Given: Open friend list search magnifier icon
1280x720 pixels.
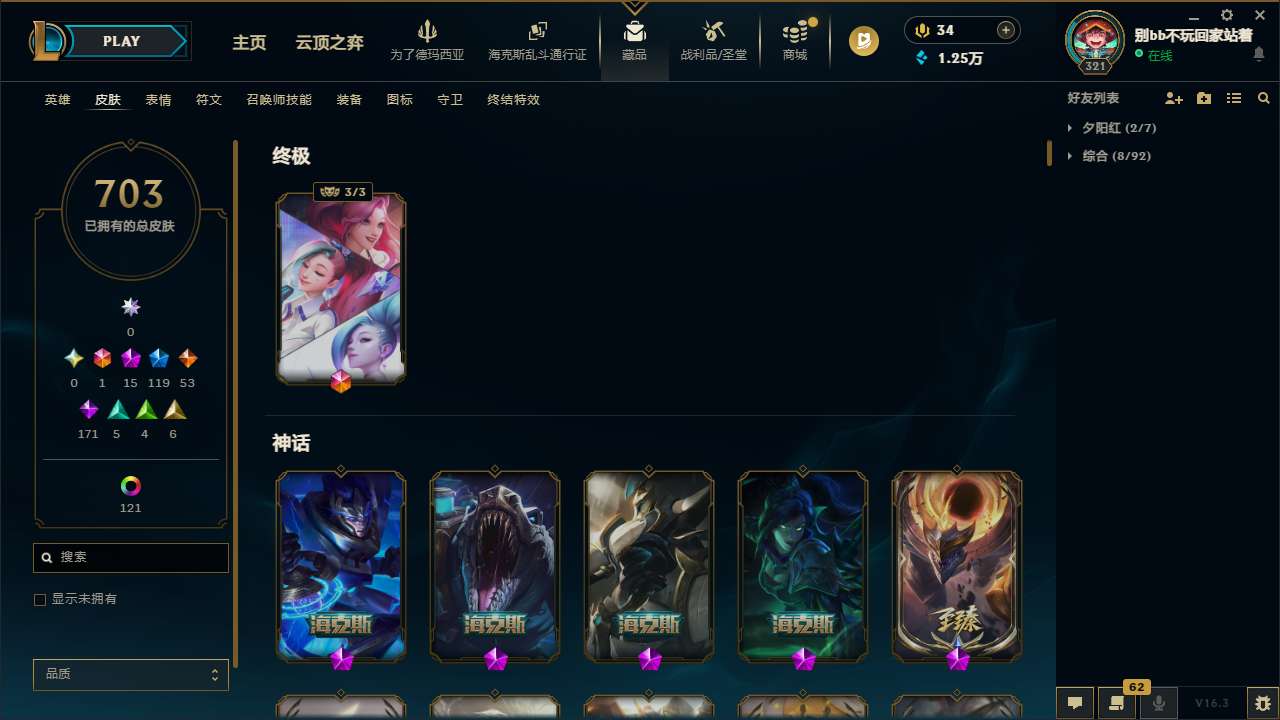Looking at the screenshot, I should (x=1263, y=98).
